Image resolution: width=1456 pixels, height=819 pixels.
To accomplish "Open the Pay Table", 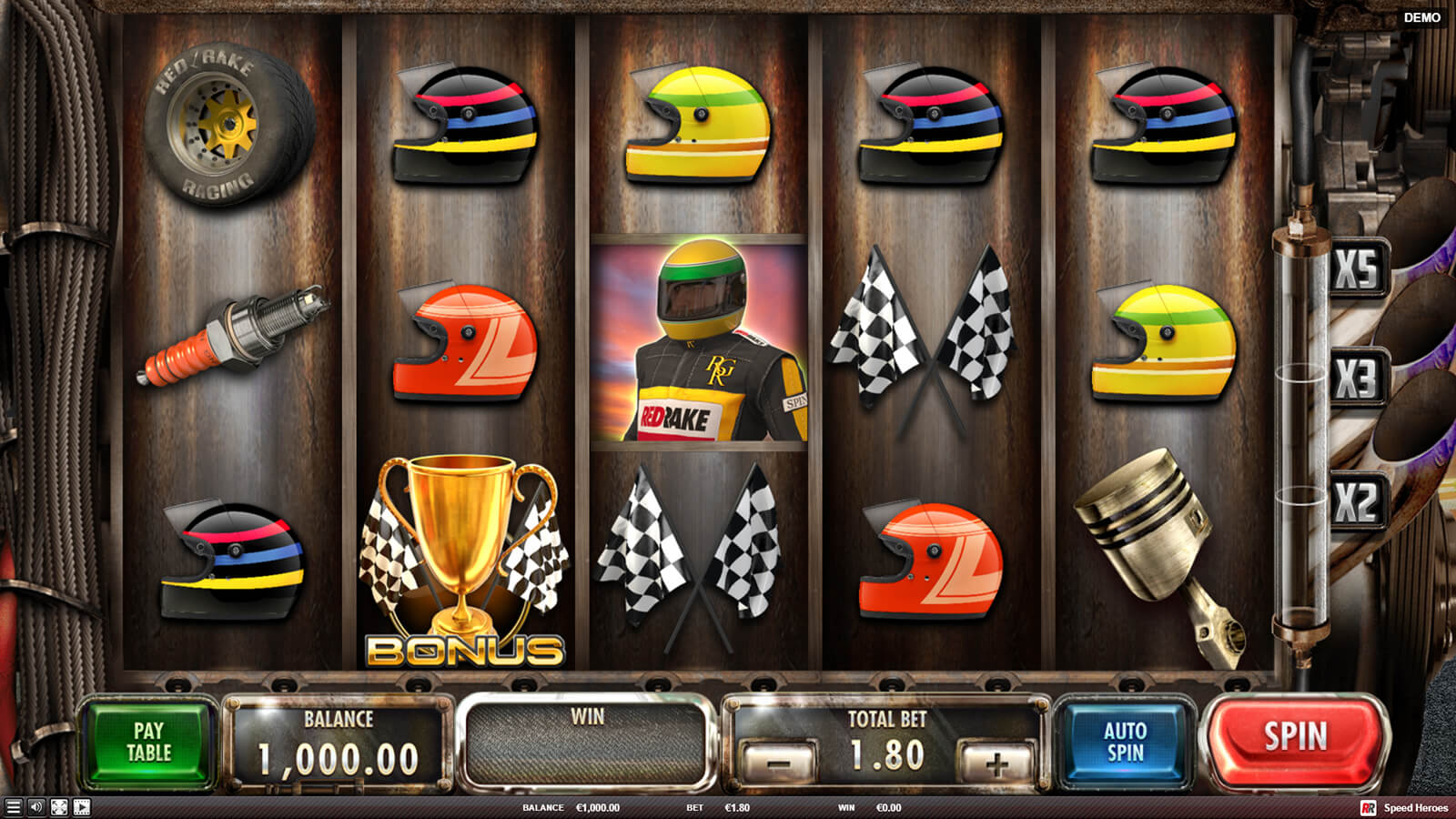I will 148,742.
